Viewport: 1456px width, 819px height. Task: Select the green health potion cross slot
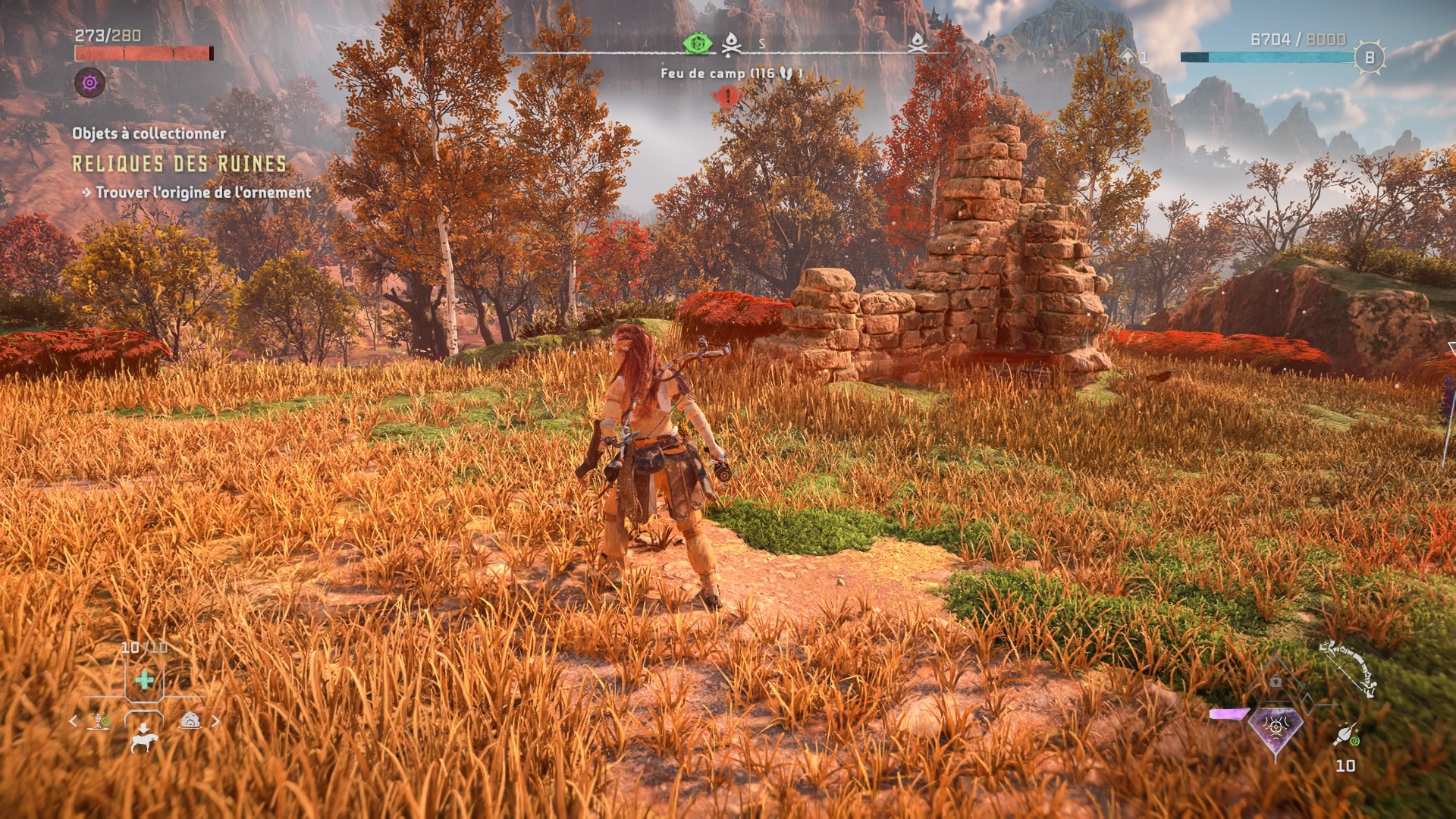coord(144,680)
